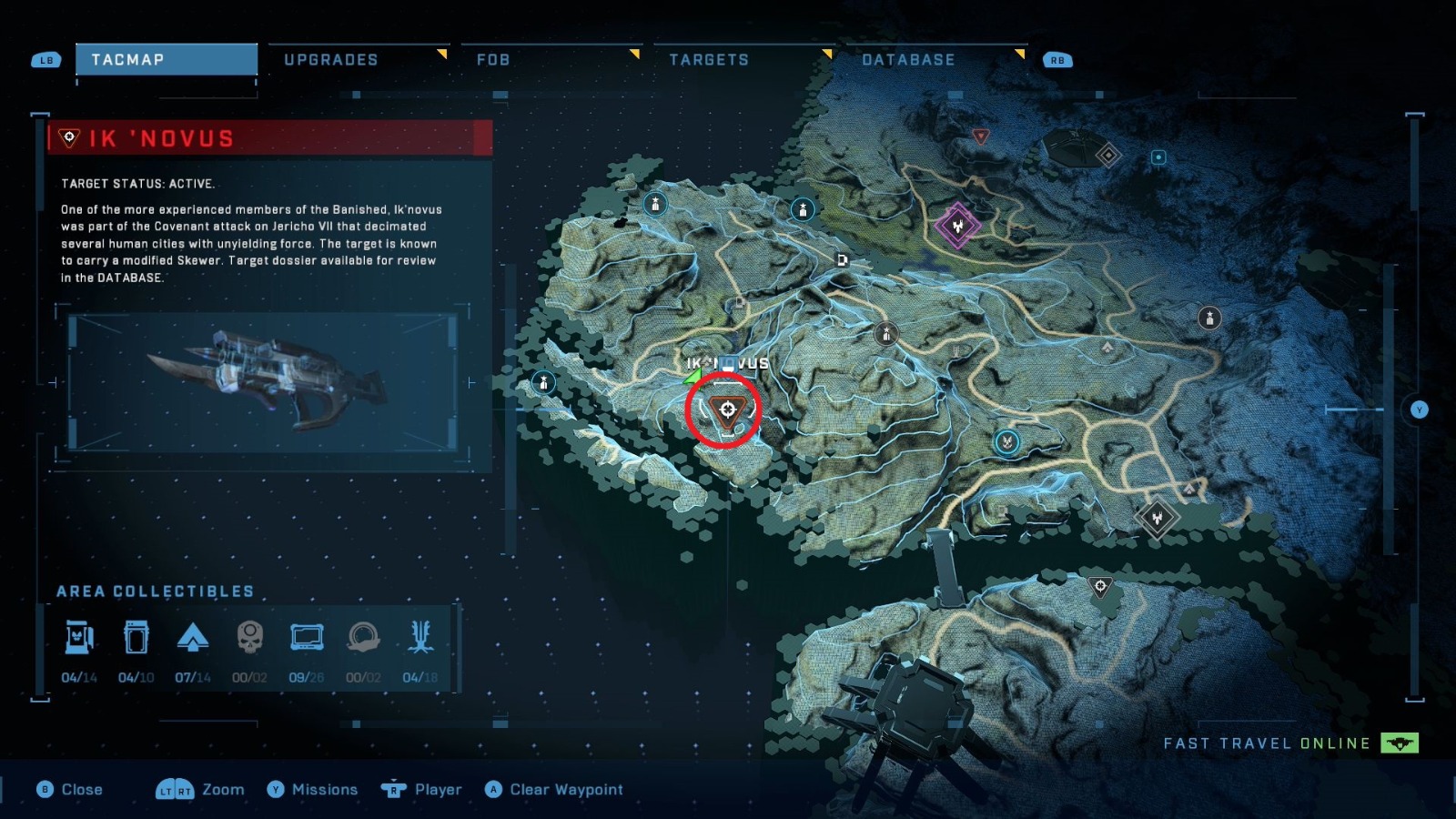
Task: Select the Spartan Core collectible icon
Action: 194,637
